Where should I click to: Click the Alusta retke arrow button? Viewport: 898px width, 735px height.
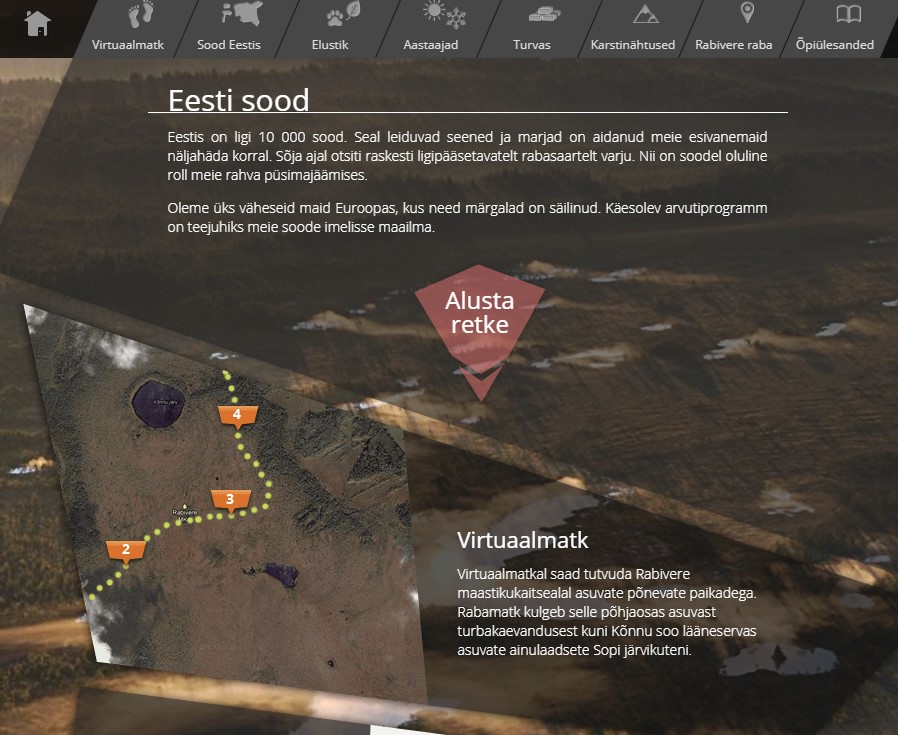click(479, 322)
